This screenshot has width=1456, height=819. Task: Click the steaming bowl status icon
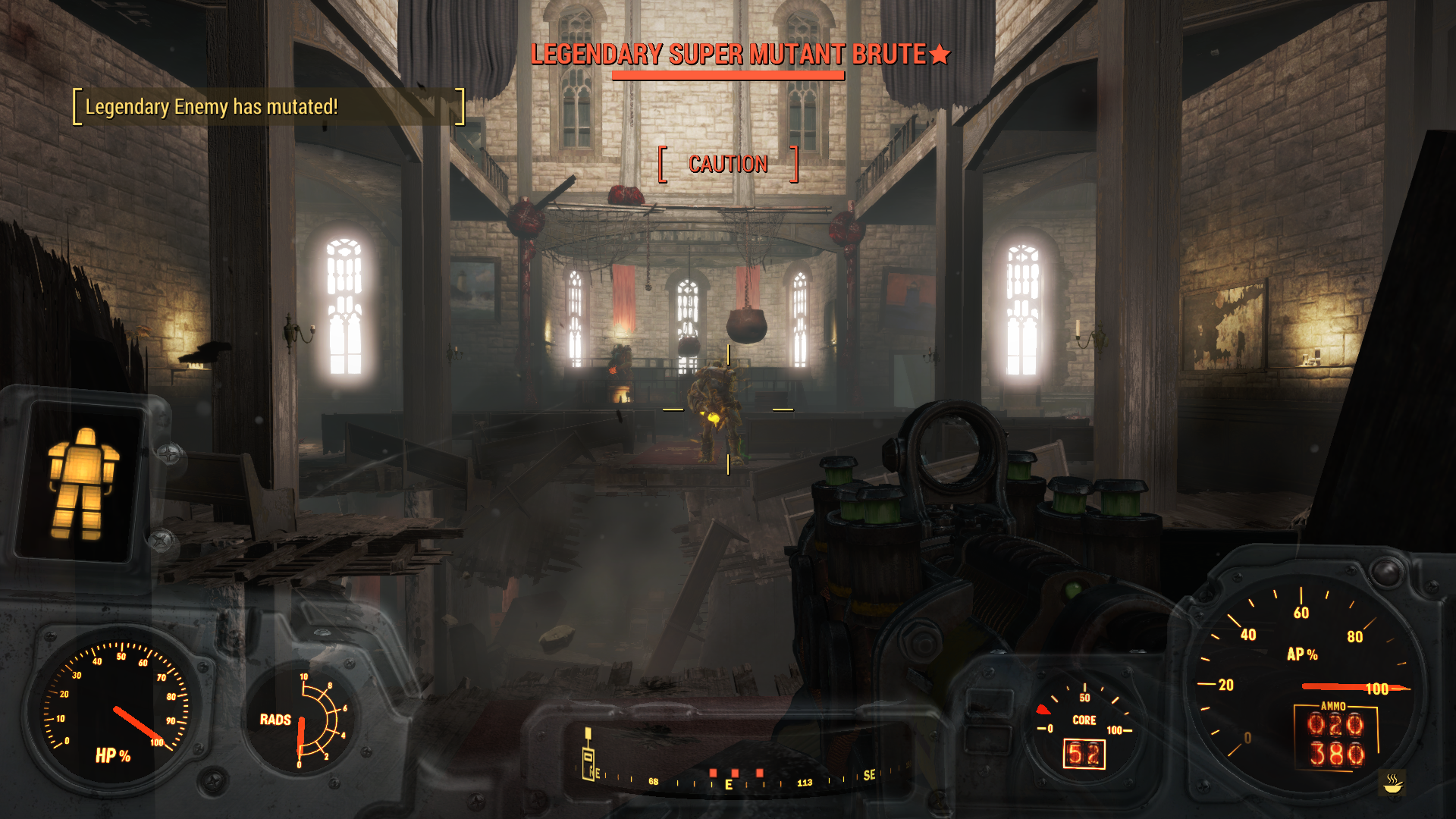tap(1392, 783)
